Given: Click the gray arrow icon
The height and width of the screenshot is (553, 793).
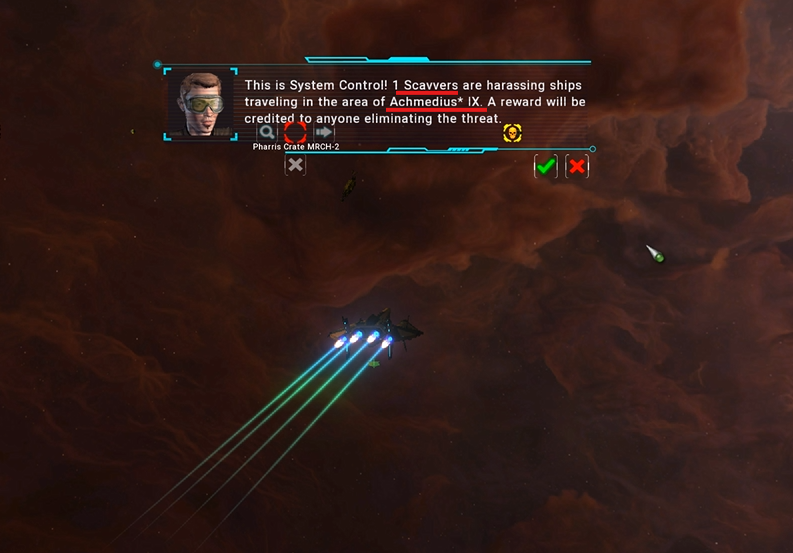Looking at the screenshot, I should point(324,132).
